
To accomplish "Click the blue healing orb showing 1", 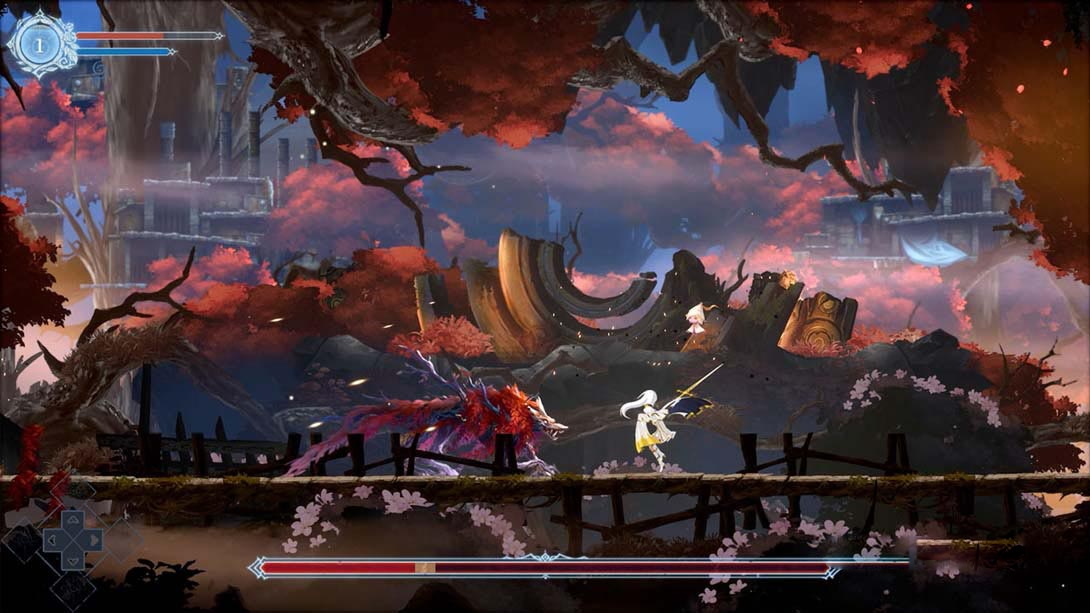I will pyautogui.click(x=40, y=44).
